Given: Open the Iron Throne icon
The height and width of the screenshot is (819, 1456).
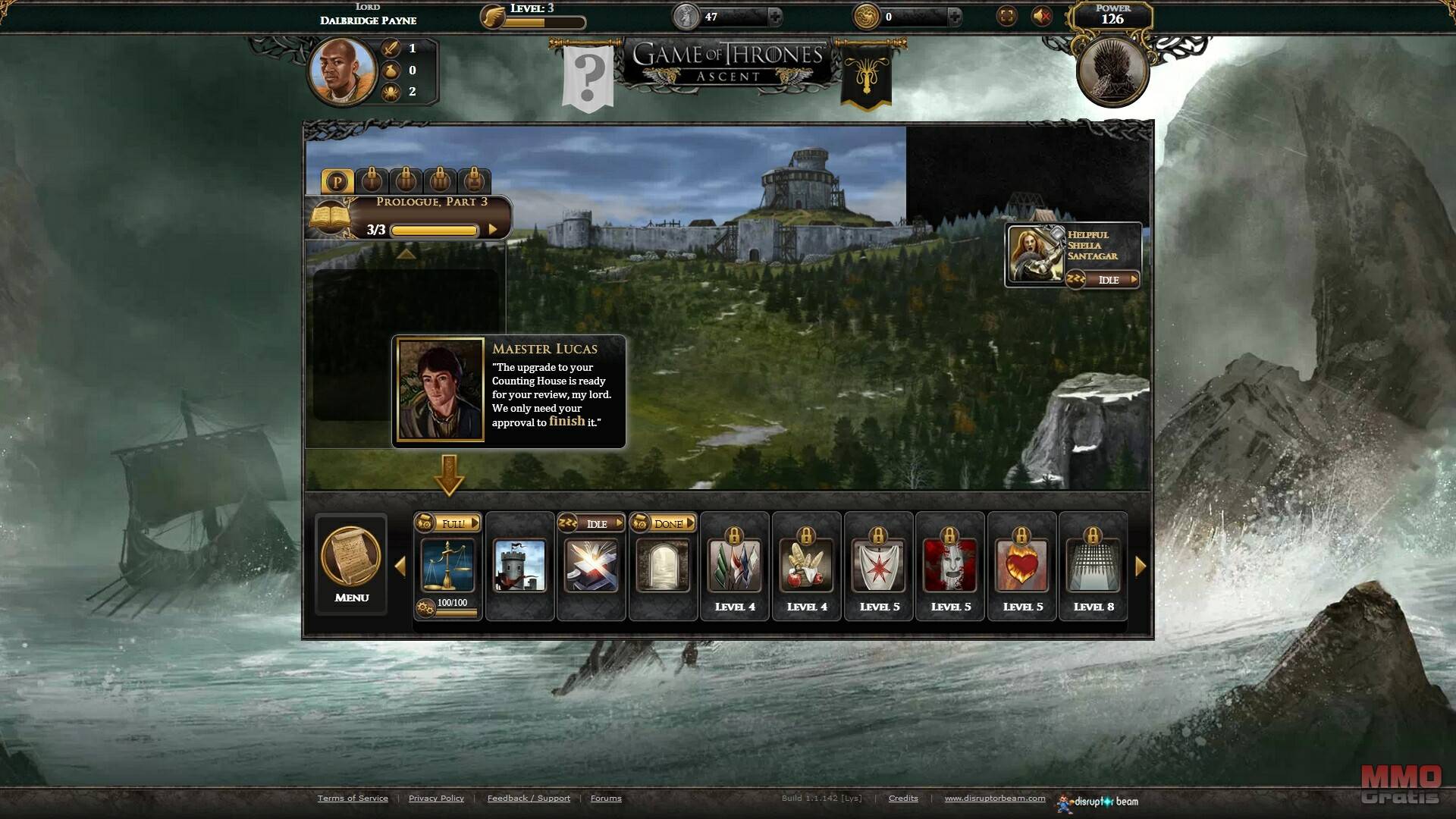Looking at the screenshot, I should tap(1112, 72).
